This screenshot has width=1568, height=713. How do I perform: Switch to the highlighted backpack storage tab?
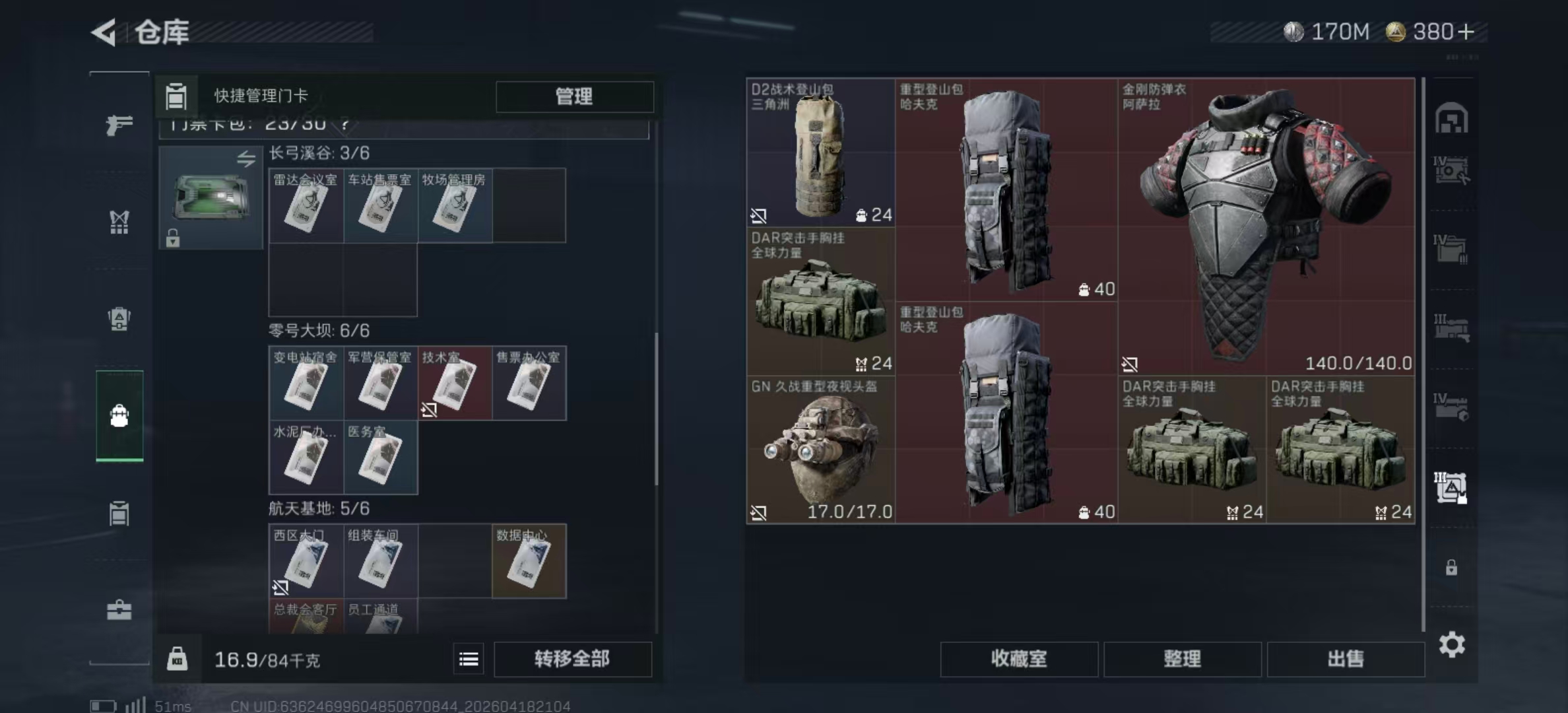[x=119, y=415]
